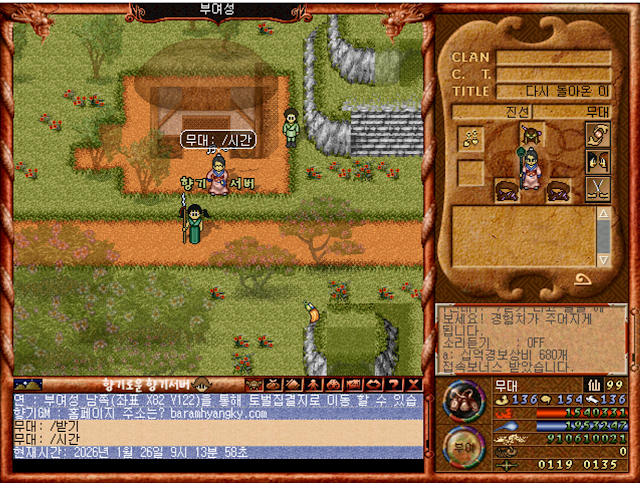Click the binoculars icon in the toolbar
The height and width of the screenshot is (483, 640).
(x=333, y=384)
